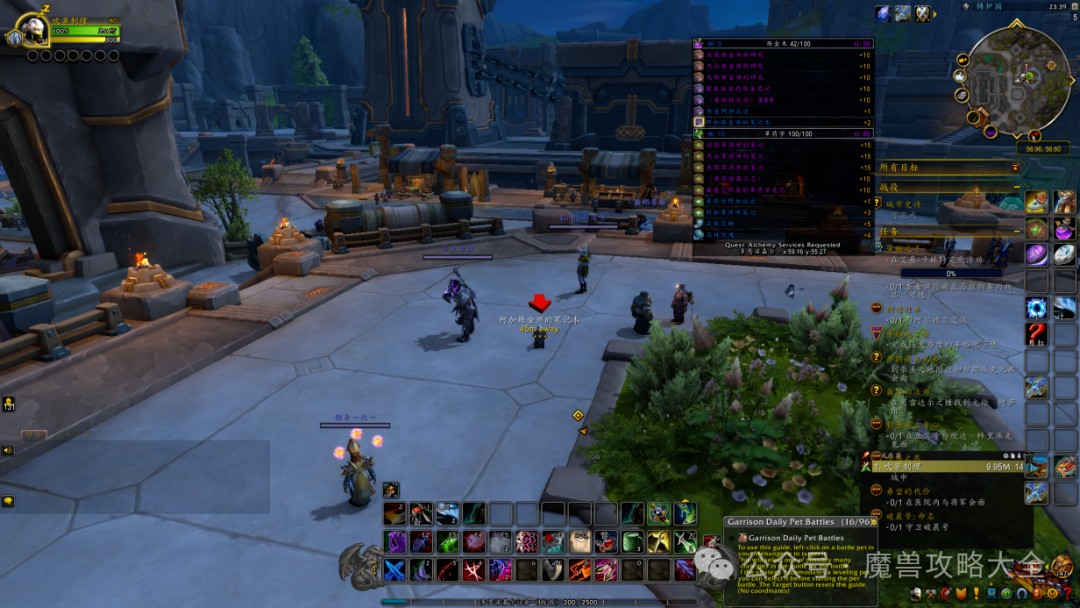
Task: Click the player portrait frame
Action: tap(32, 30)
